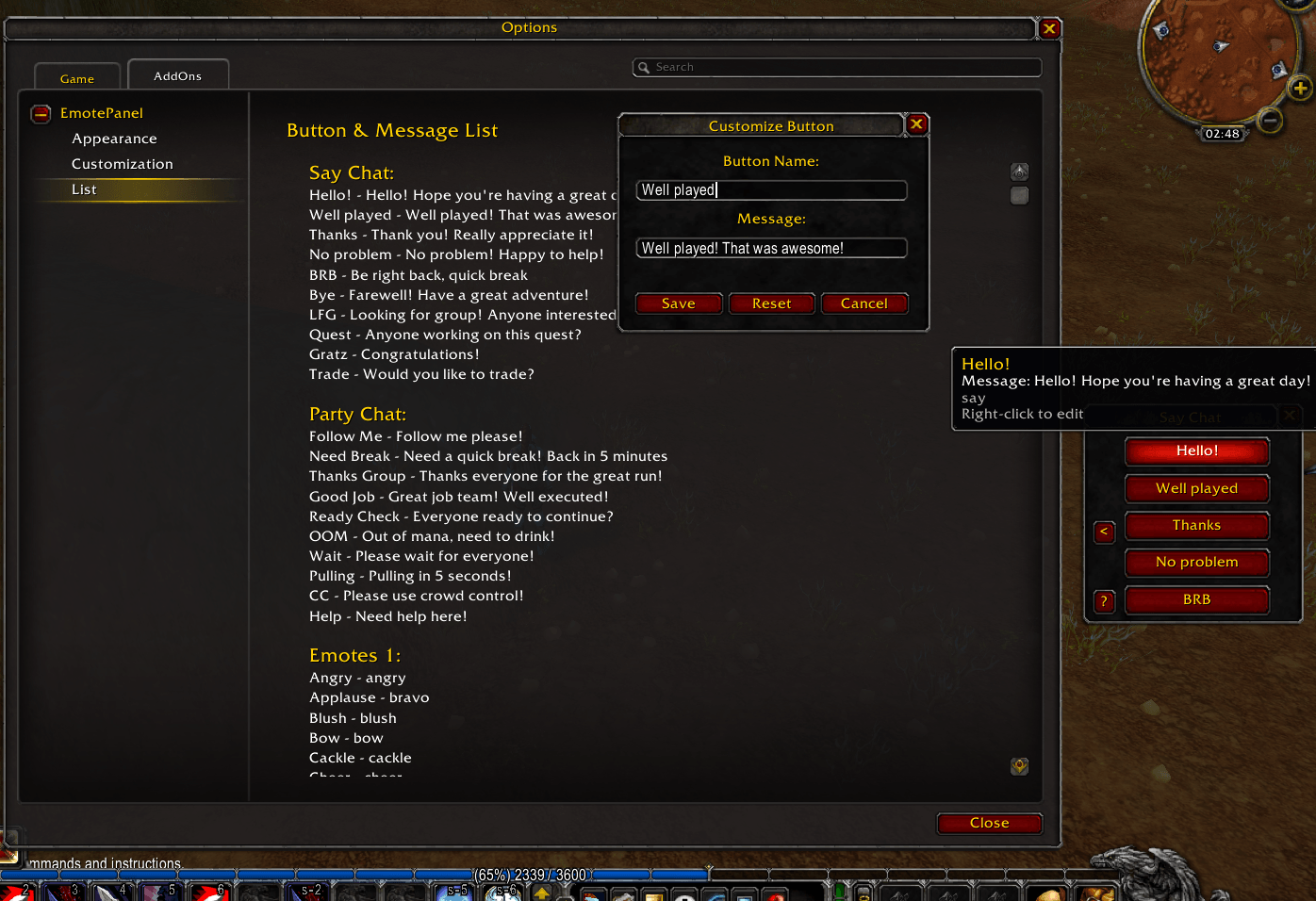
Task: Click inside the Message text field
Action: pyautogui.click(x=771, y=248)
